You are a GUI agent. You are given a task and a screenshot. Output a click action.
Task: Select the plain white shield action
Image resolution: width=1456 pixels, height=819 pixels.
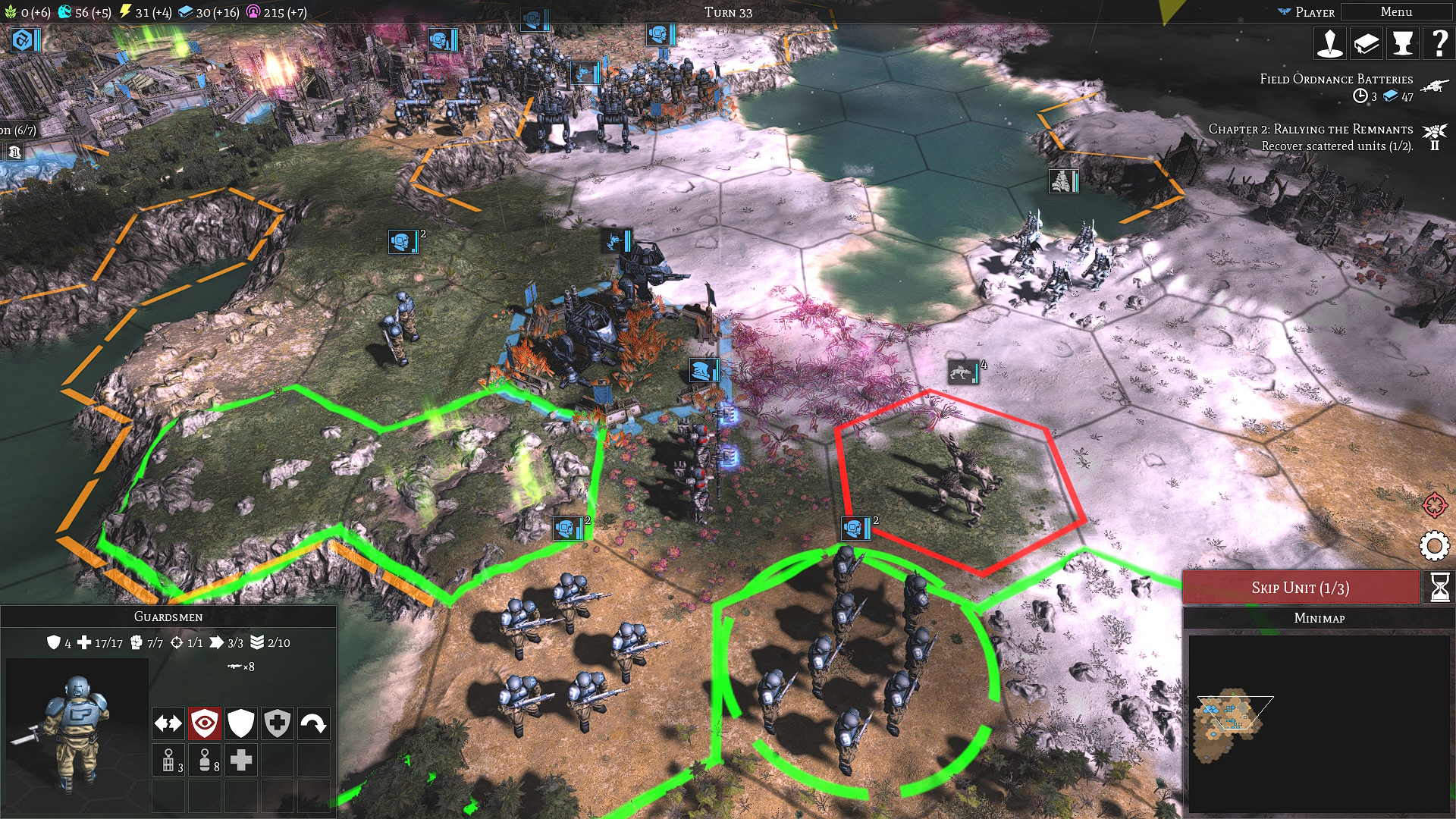(241, 723)
